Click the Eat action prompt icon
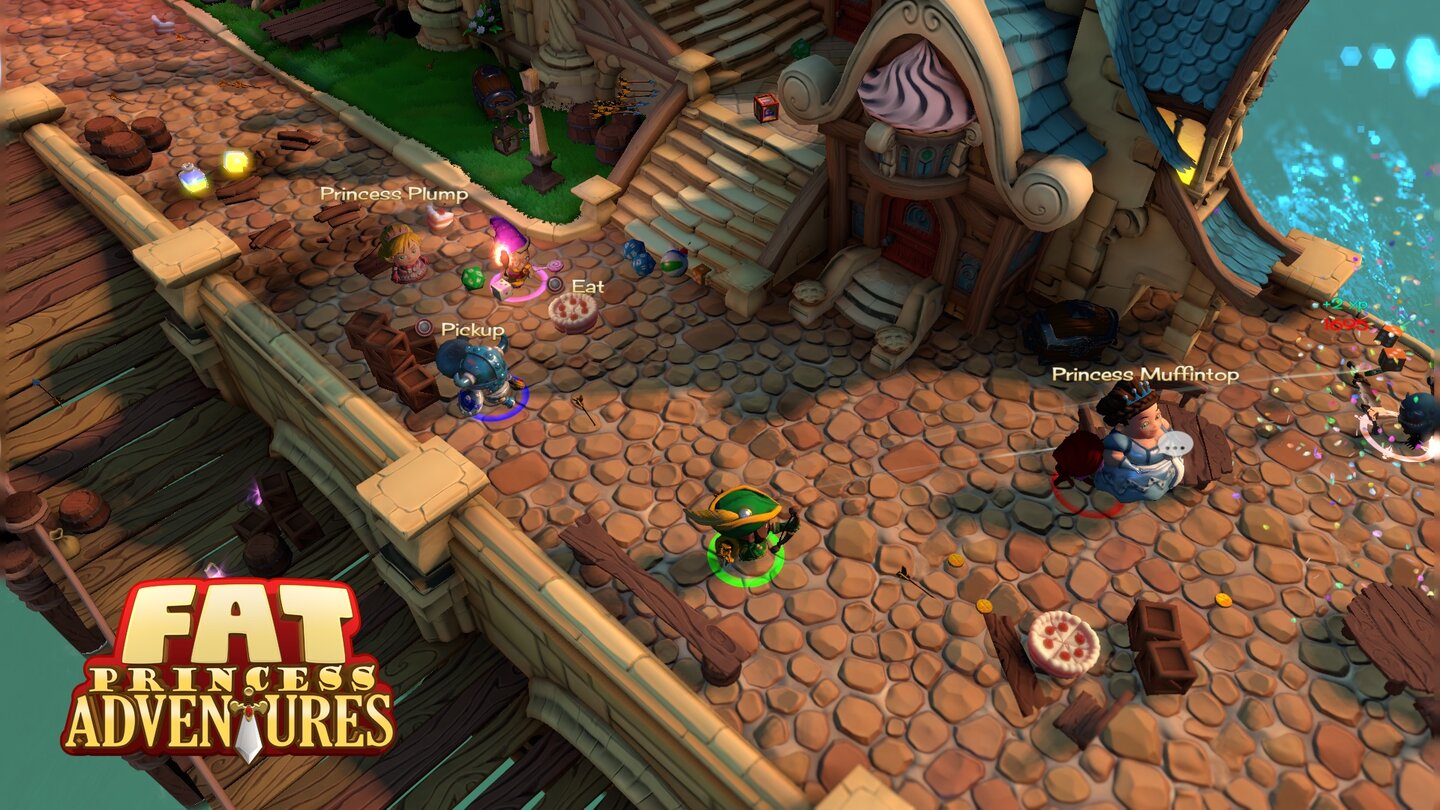The height and width of the screenshot is (810, 1440). coord(555,283)
